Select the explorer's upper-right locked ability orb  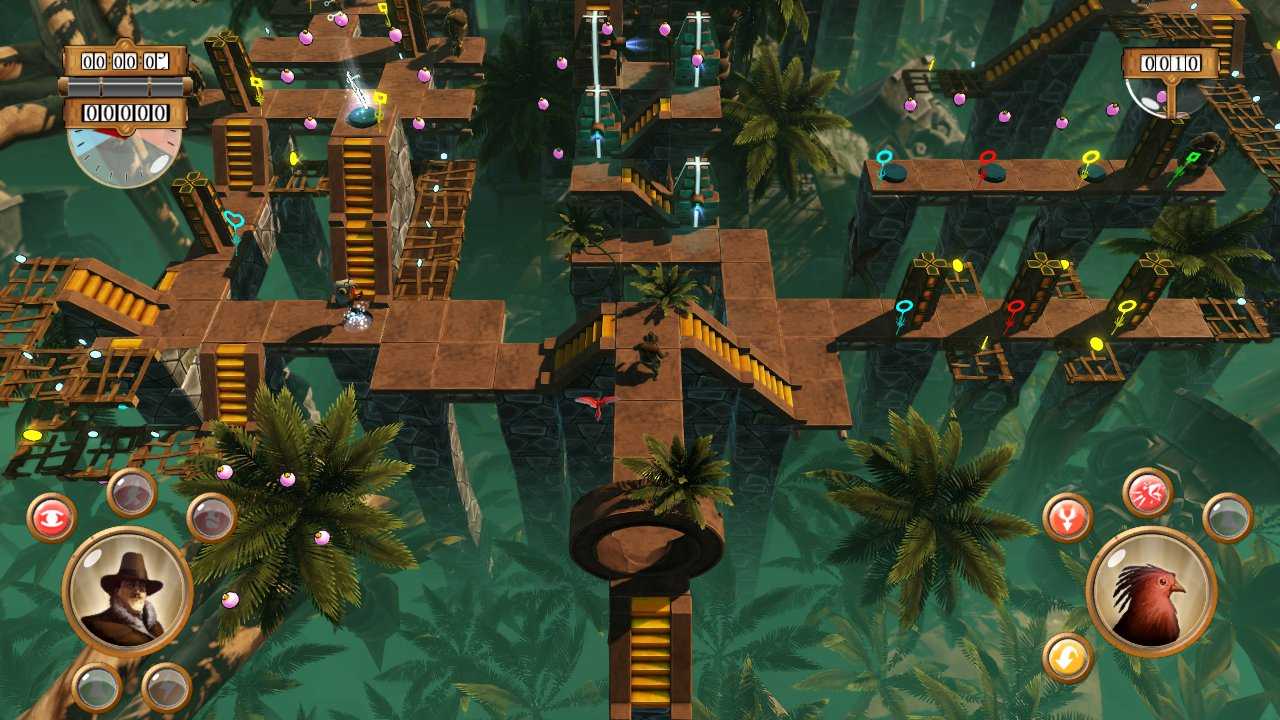click(x=210, y=516)
